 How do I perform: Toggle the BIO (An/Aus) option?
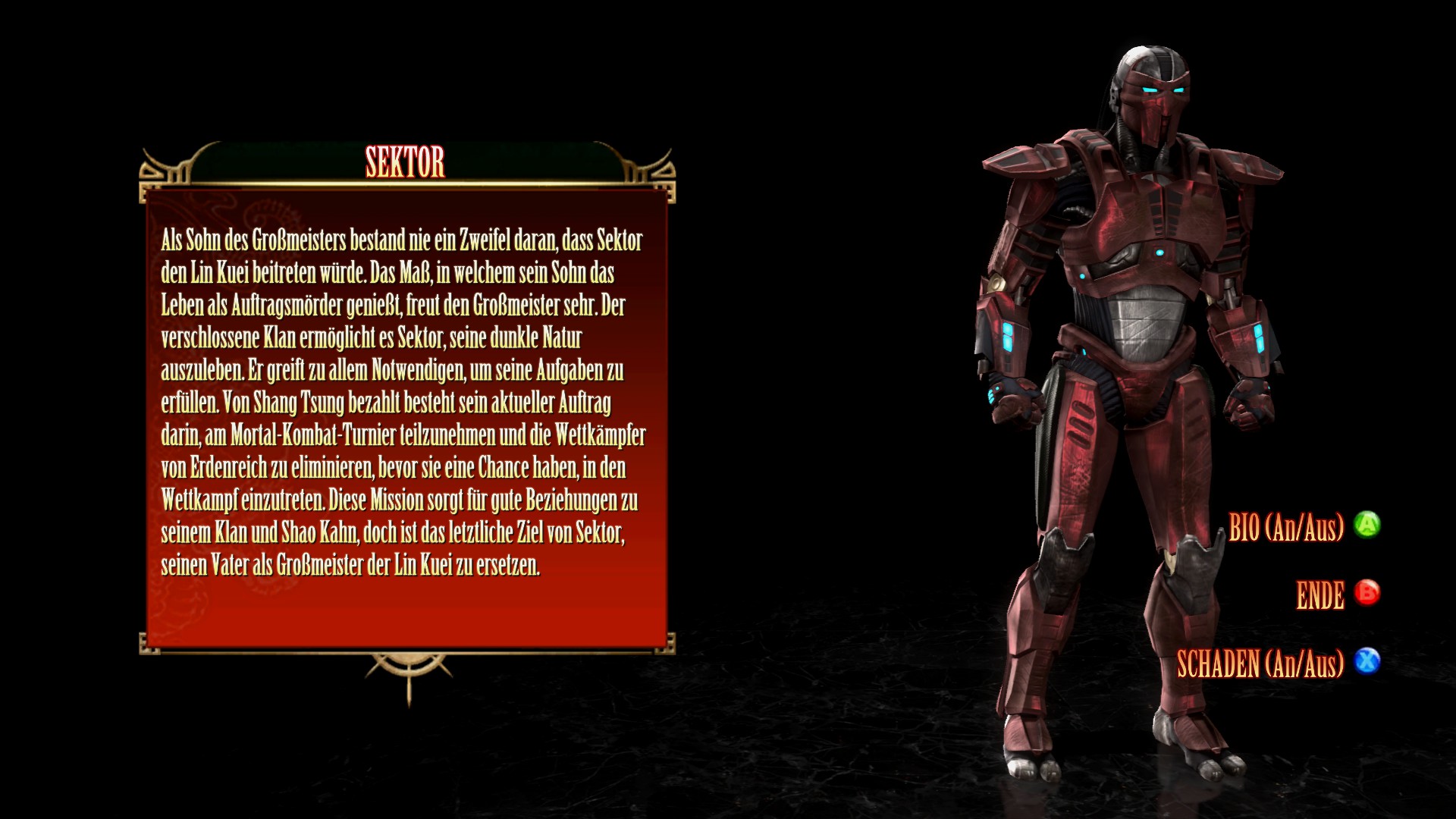pyautogui.click(x=1286, y=527)
